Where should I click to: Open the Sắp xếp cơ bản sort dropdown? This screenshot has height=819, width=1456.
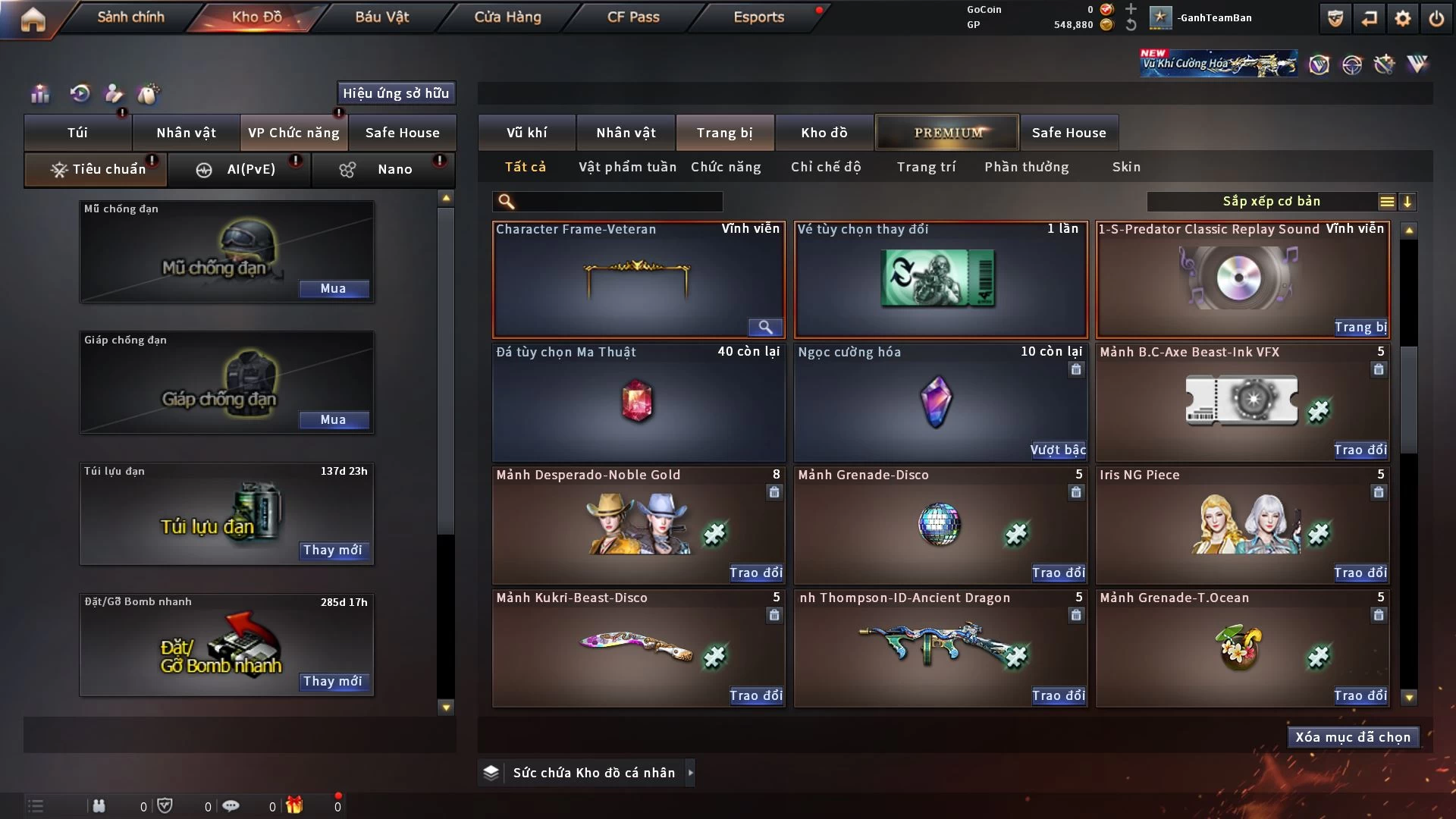(x=1271, y=201)
